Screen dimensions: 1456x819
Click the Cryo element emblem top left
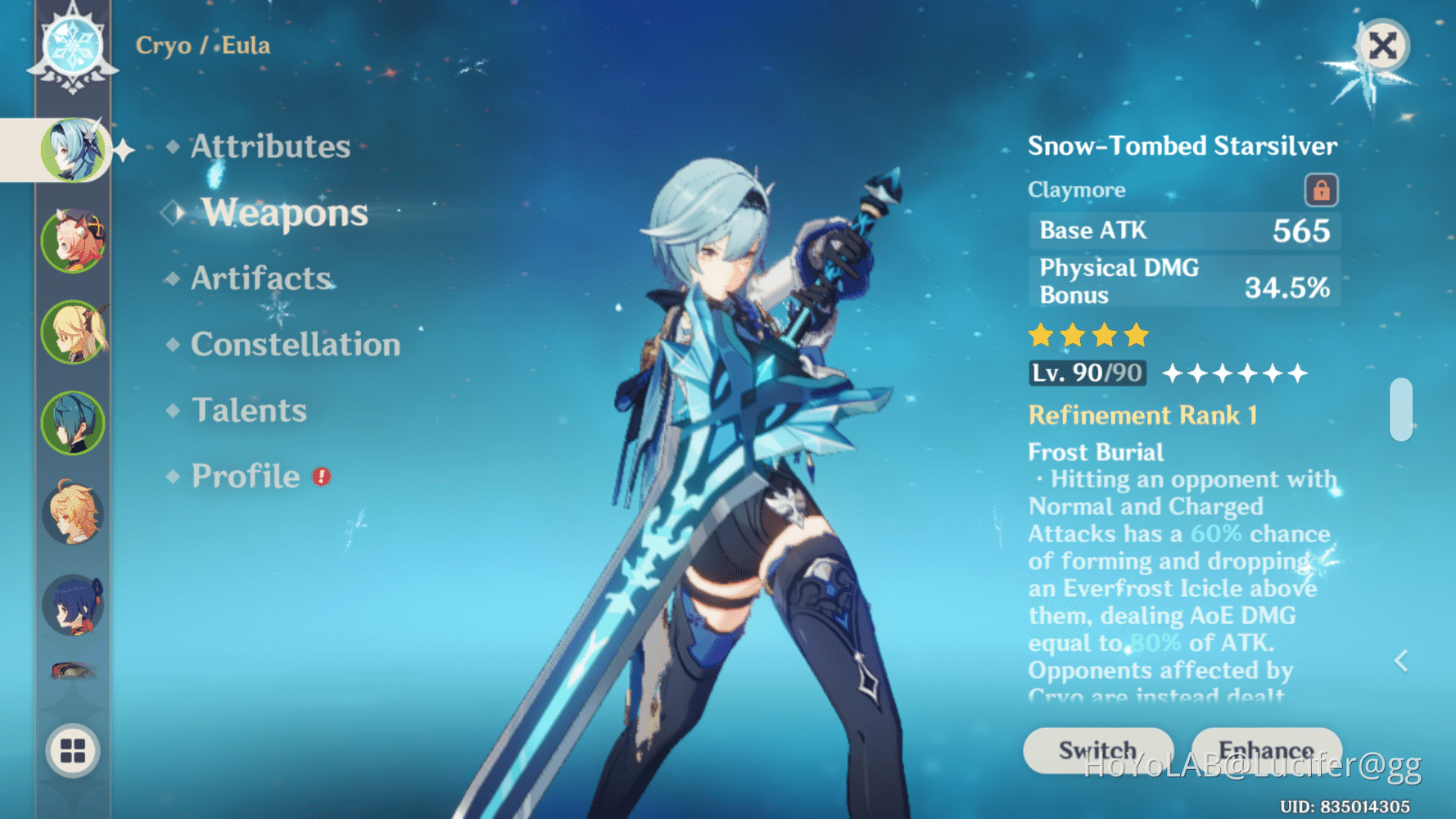point(72,47)
